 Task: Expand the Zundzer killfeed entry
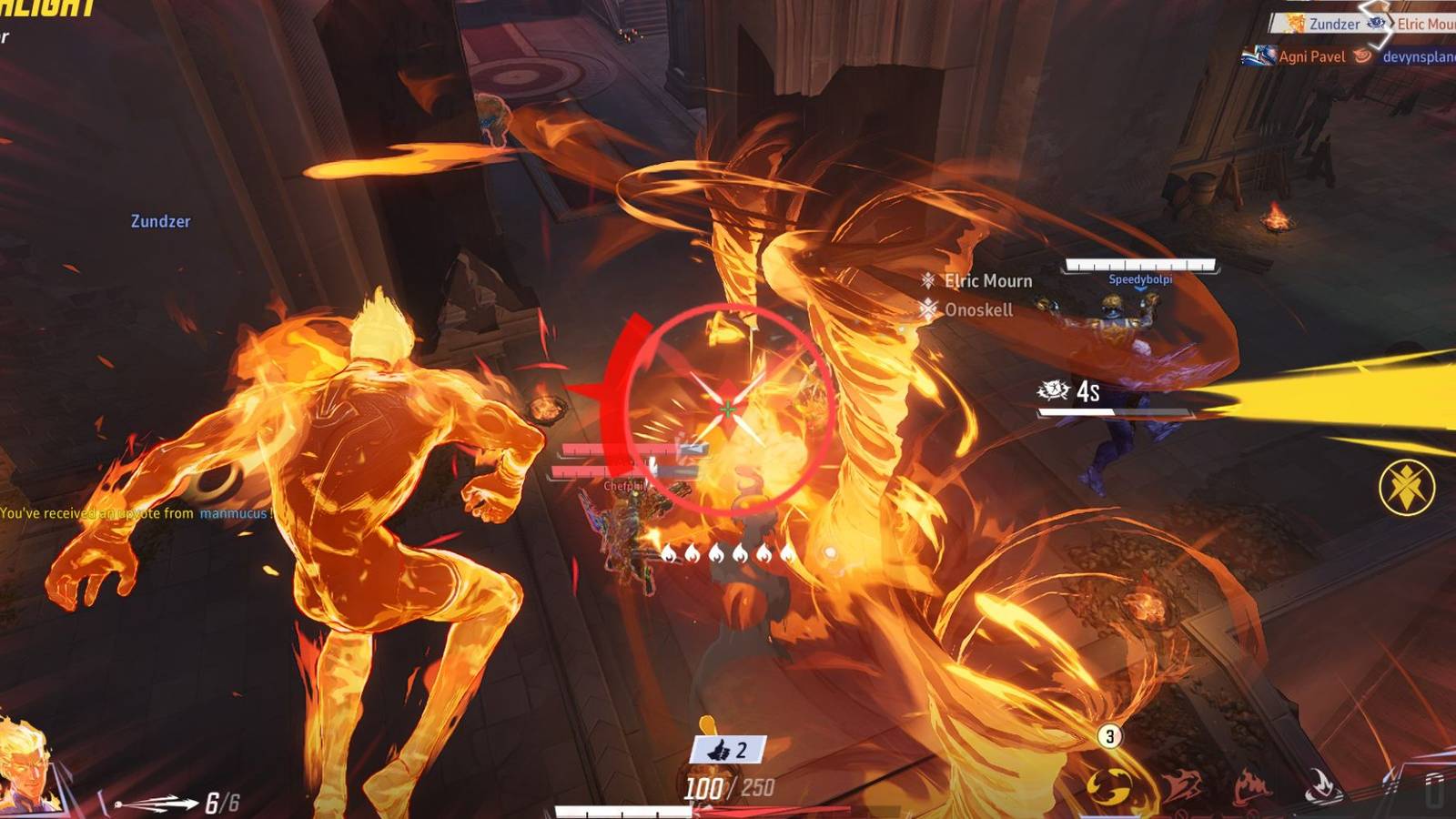click(1333, 25)
